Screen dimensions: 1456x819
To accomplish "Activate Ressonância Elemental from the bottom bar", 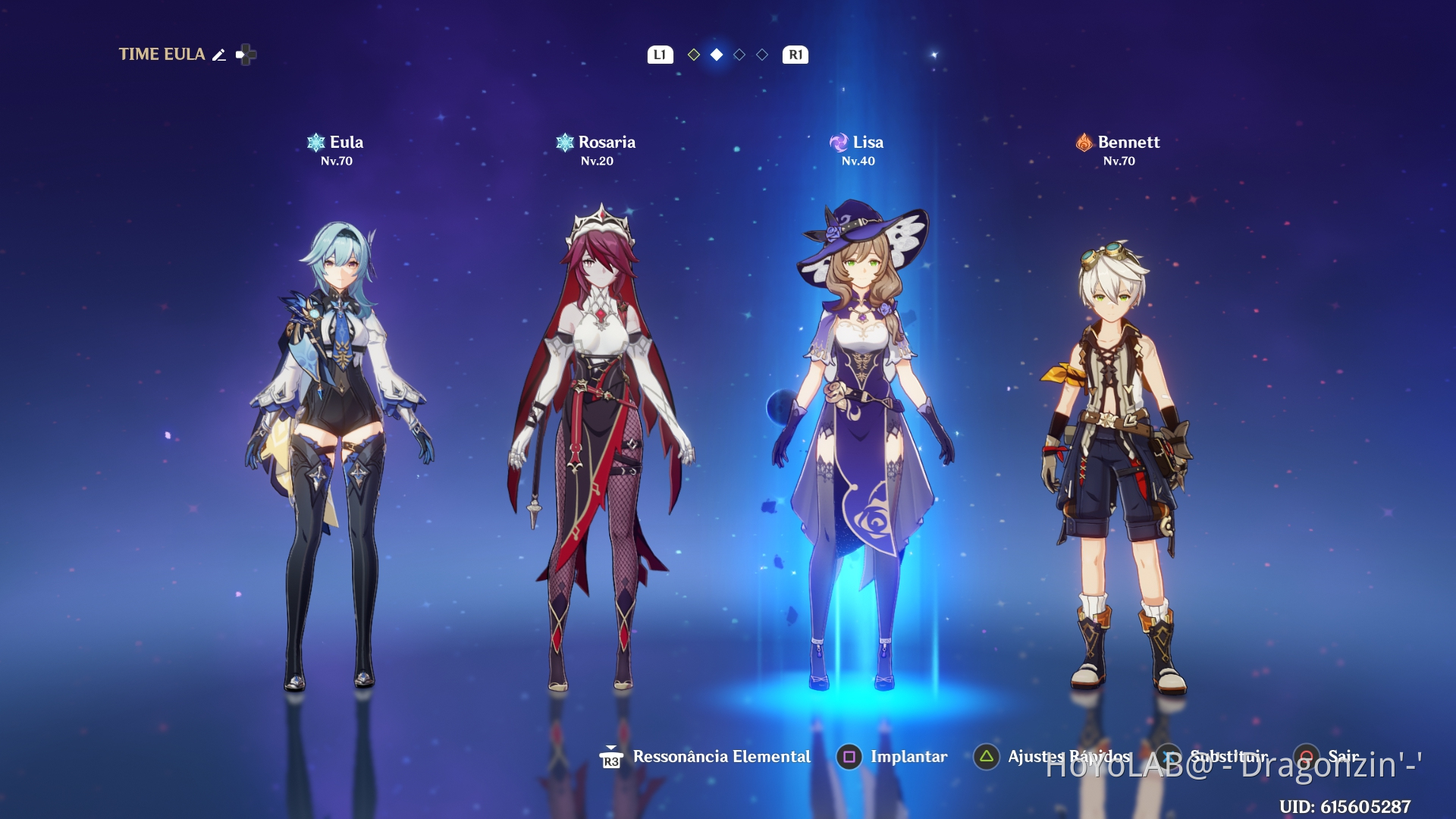I will click(x=720, y=756).
